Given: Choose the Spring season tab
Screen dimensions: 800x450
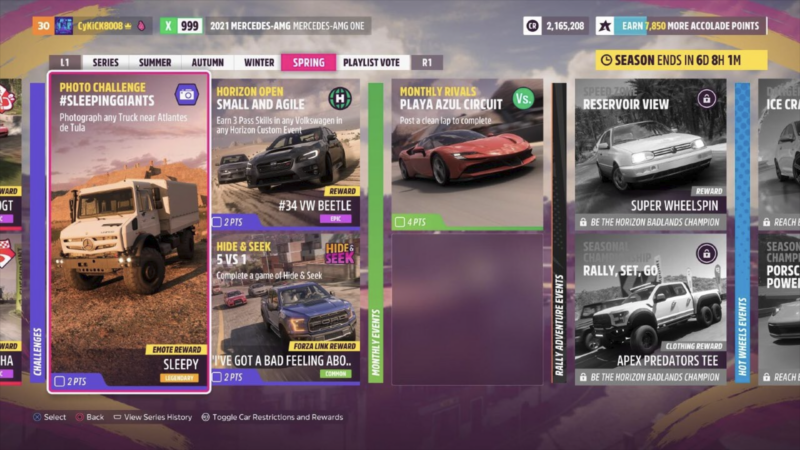Looking at the screenshot, I should (x=308, y=62).
